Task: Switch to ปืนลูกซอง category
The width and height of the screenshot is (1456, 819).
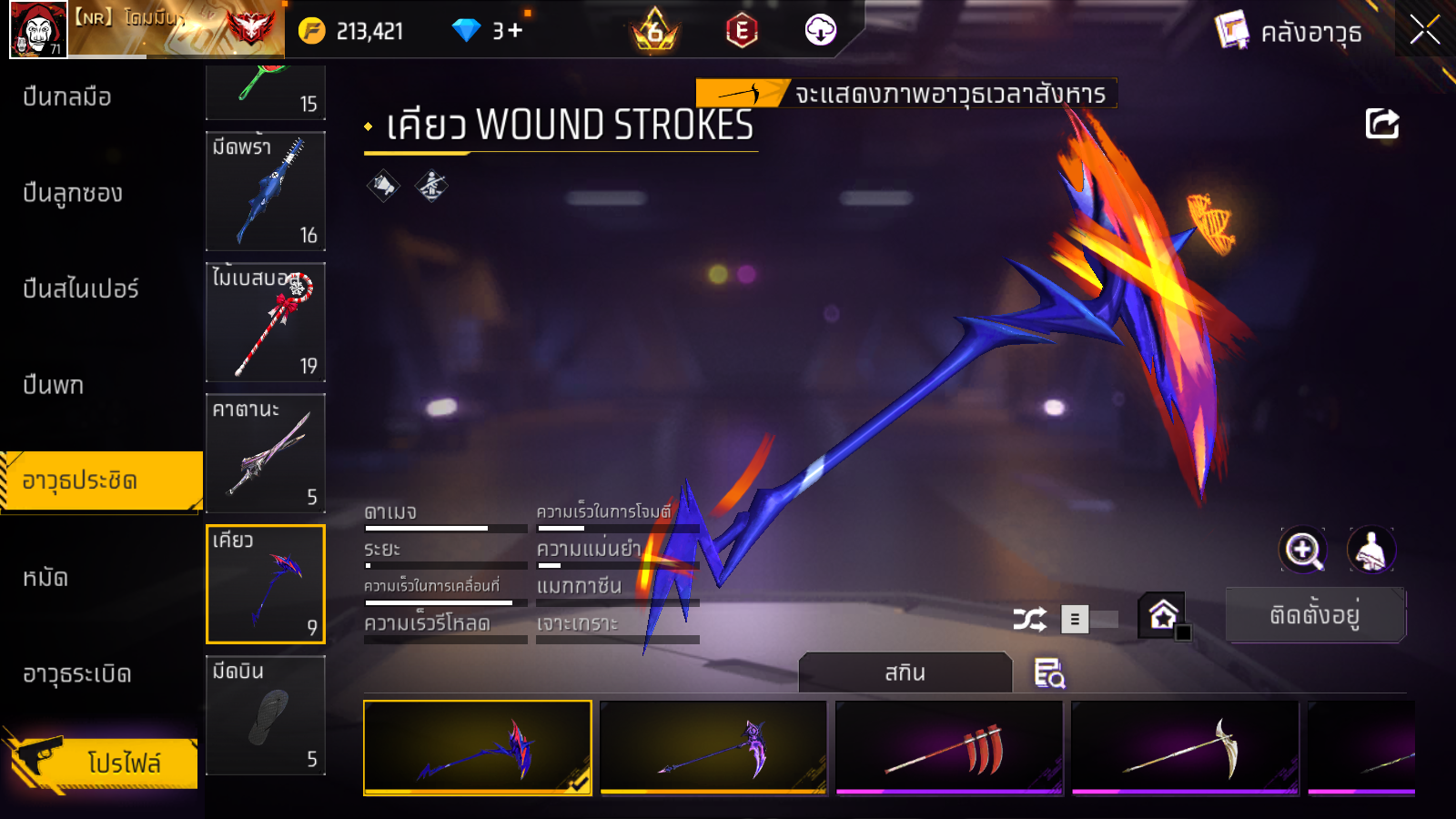Action: tap(73, 193)
